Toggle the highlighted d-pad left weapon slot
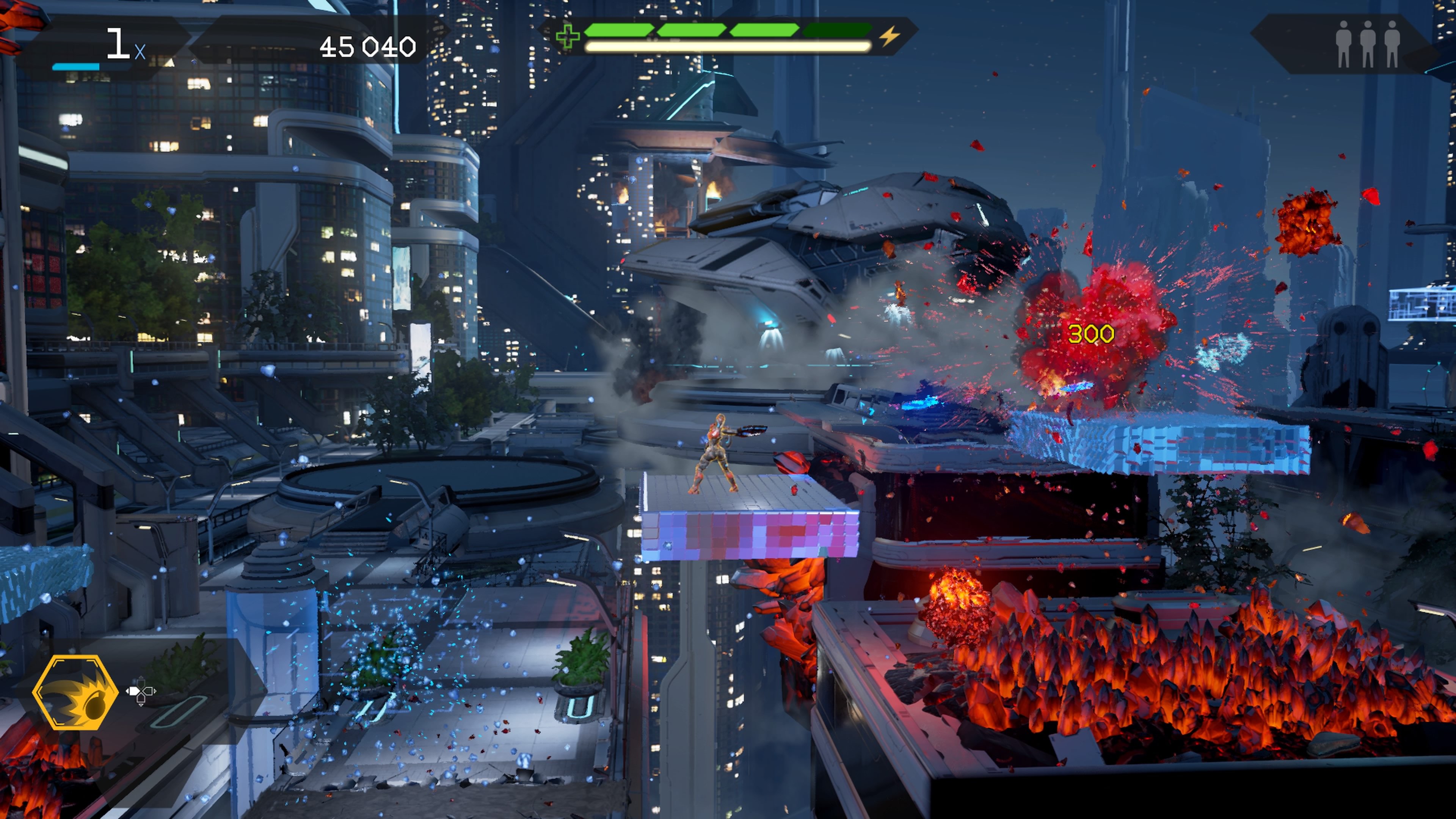 click(134, 692)
